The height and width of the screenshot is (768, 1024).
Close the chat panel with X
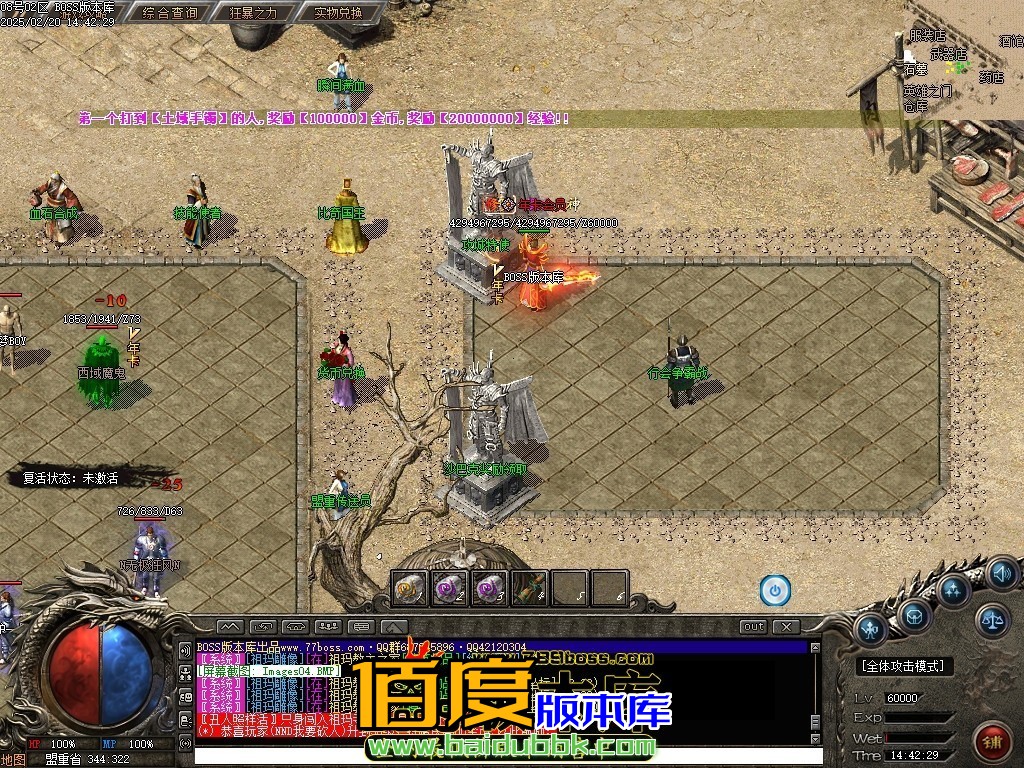(787, 627)
